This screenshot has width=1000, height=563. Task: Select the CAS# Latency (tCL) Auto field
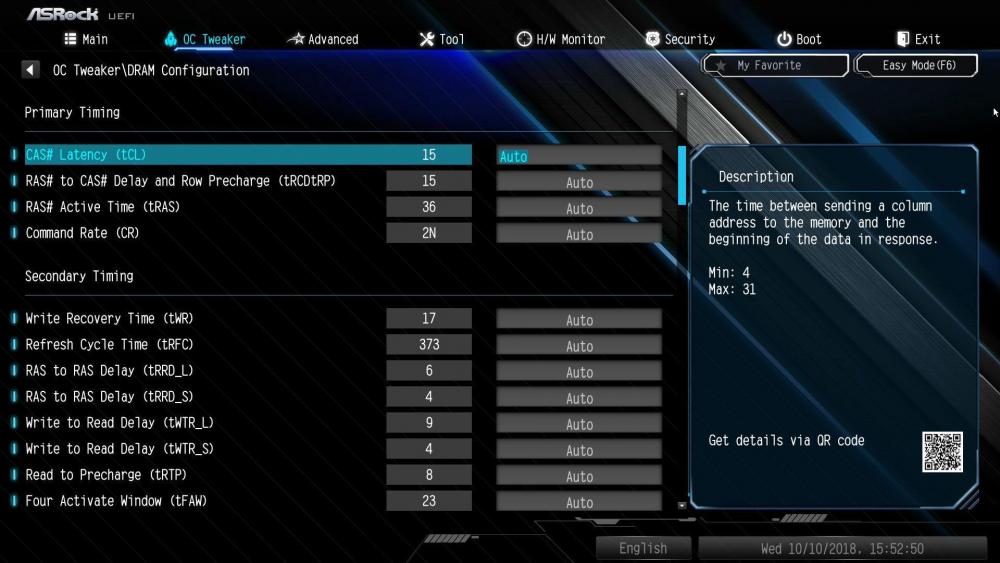click(x=578, y=156)
